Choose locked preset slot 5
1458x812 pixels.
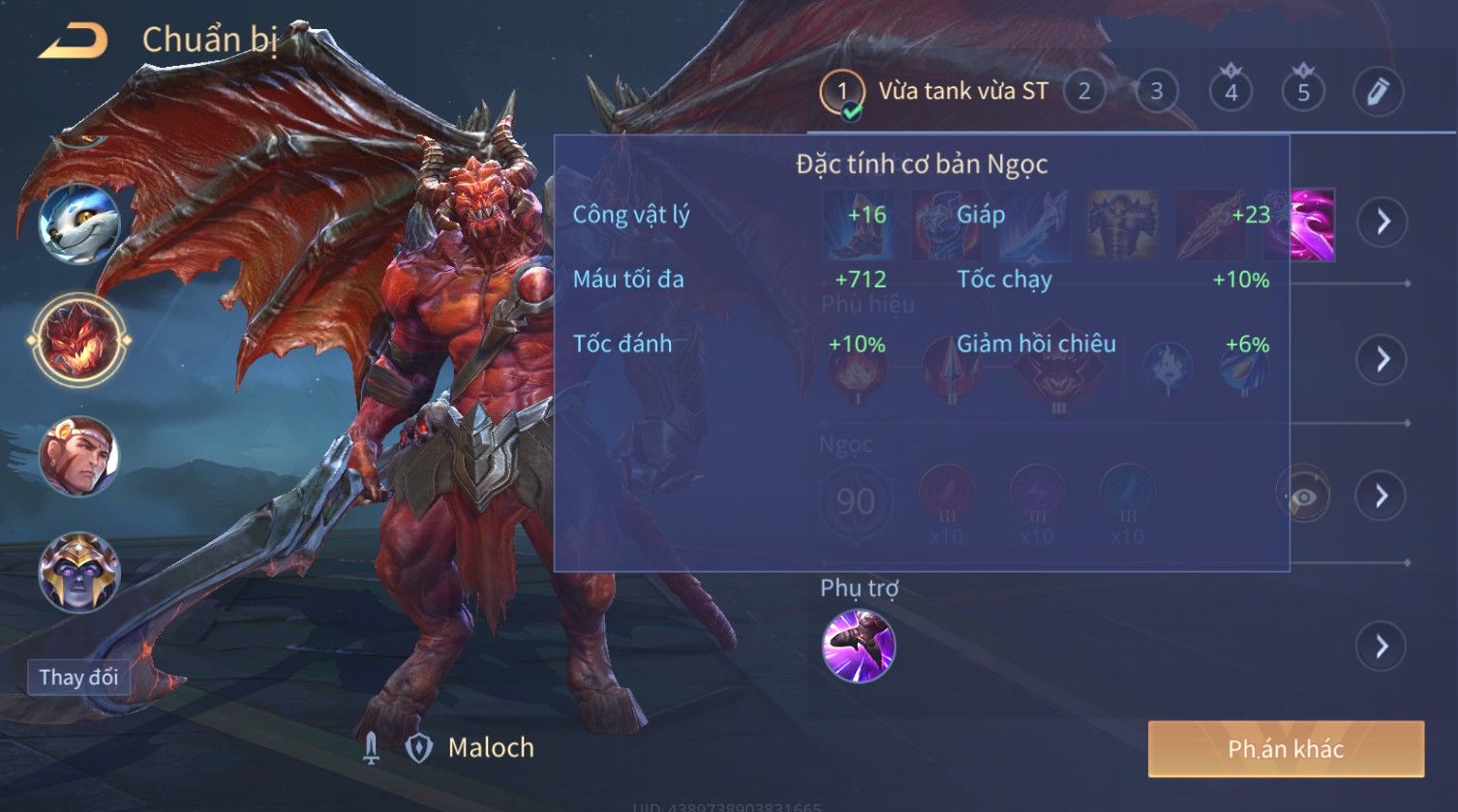click(x=1303, y=92)
